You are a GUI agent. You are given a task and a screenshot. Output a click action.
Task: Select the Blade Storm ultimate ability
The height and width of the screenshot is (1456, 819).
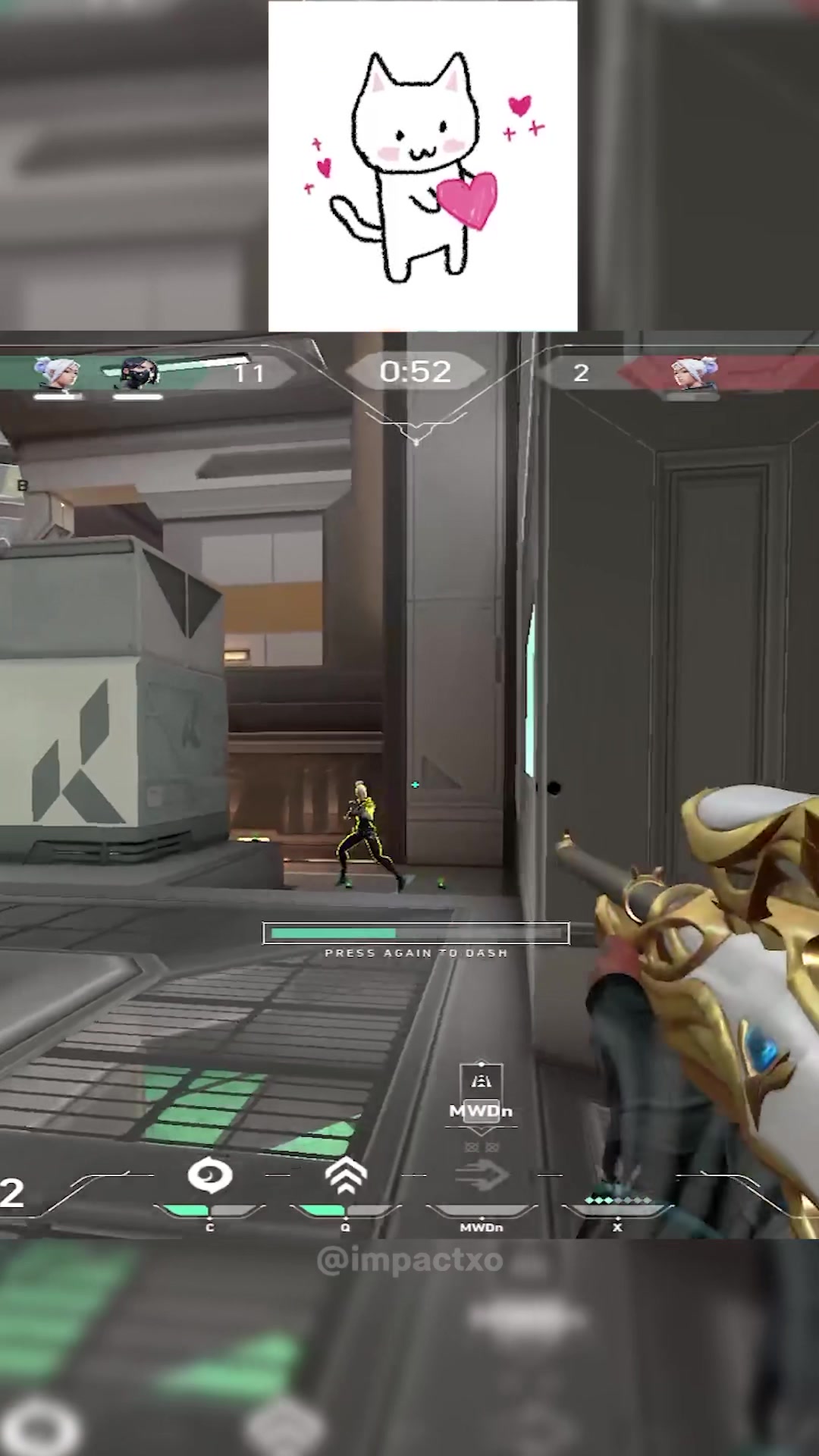click(617, 1202)
